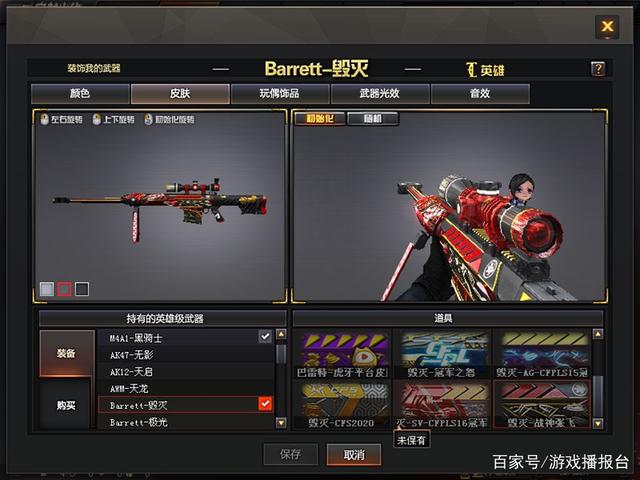Select the 毁灭-战神圣飞 skin thumbnail
This screenshot has height=480, width=640.
[541, 407]
